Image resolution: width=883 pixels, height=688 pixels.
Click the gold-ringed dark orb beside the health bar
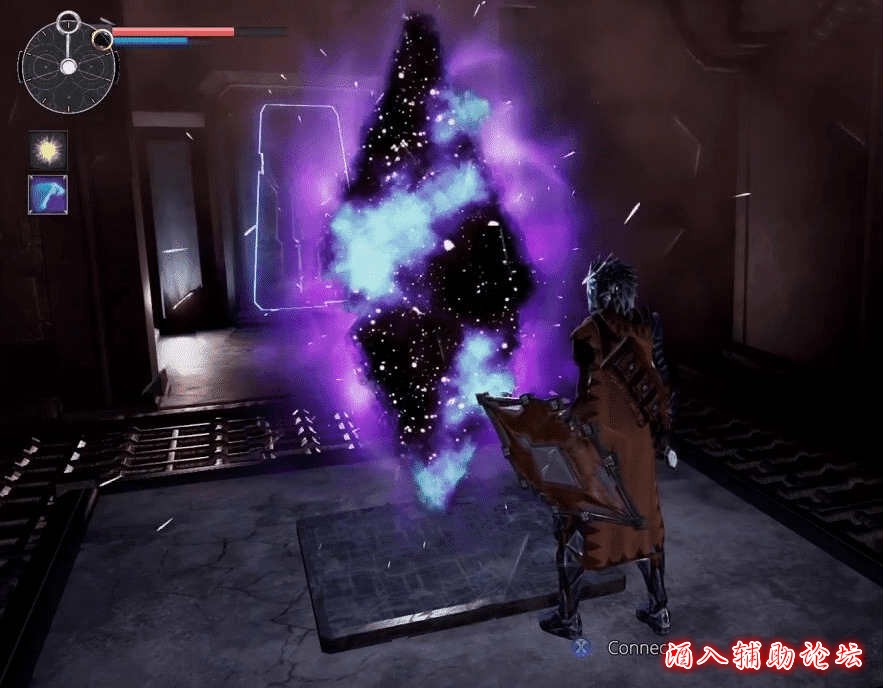pyautogui.click(x=102, y=39)
